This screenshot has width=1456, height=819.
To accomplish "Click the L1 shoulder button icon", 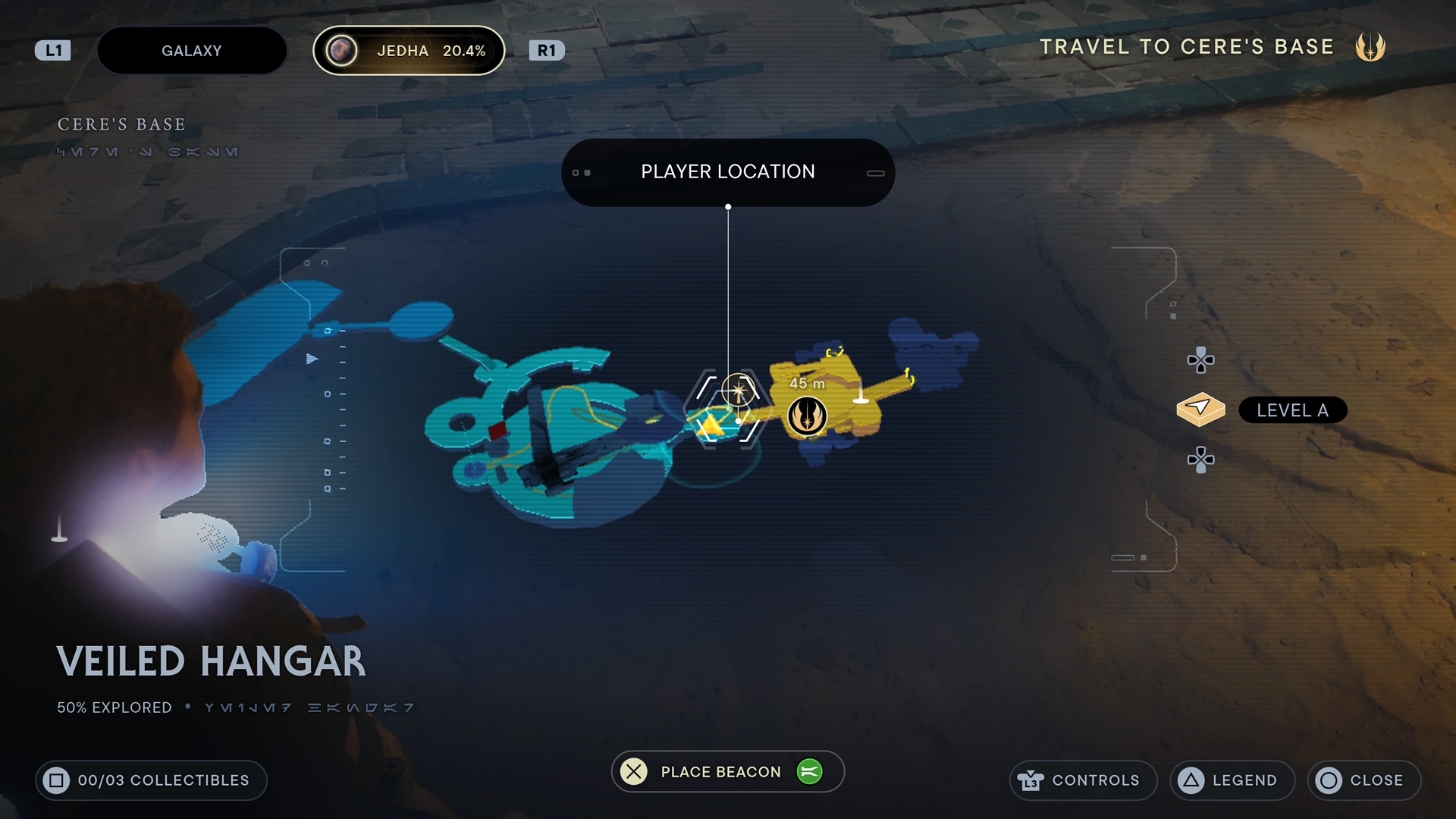I will pyautogui.click(x=52, y=49).
